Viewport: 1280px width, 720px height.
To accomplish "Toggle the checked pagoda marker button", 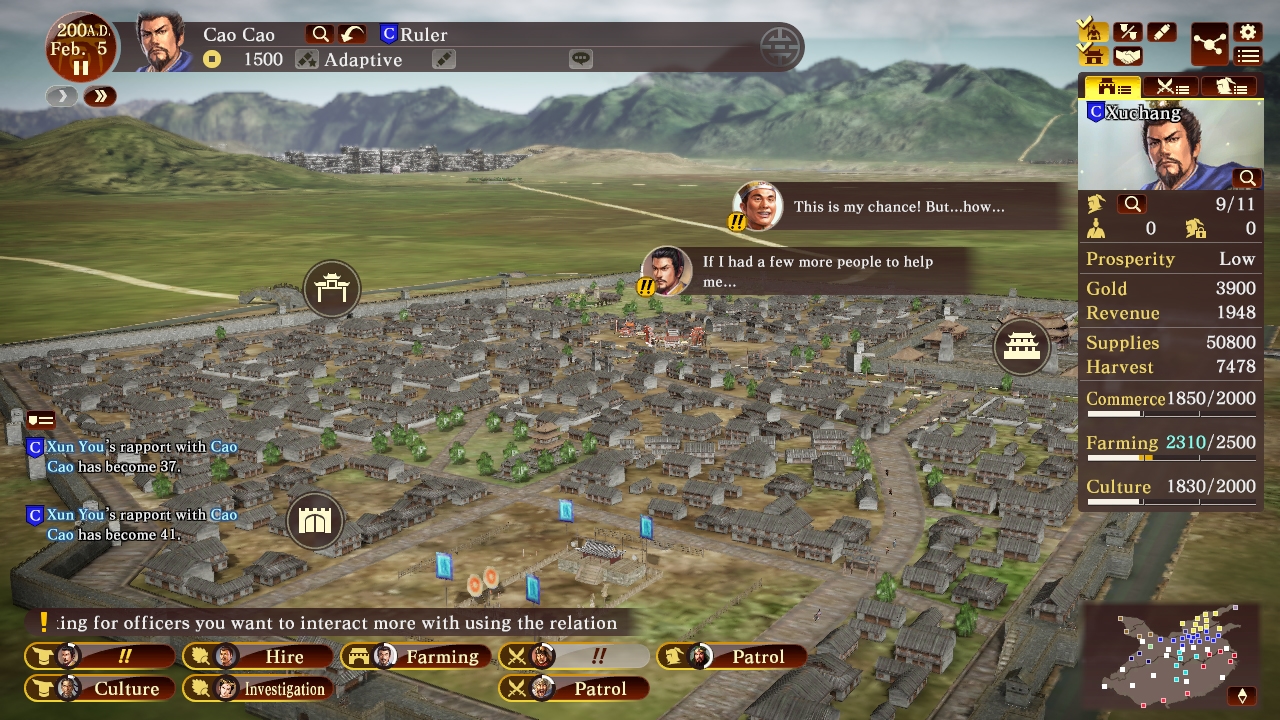I will coord(1092,55).
